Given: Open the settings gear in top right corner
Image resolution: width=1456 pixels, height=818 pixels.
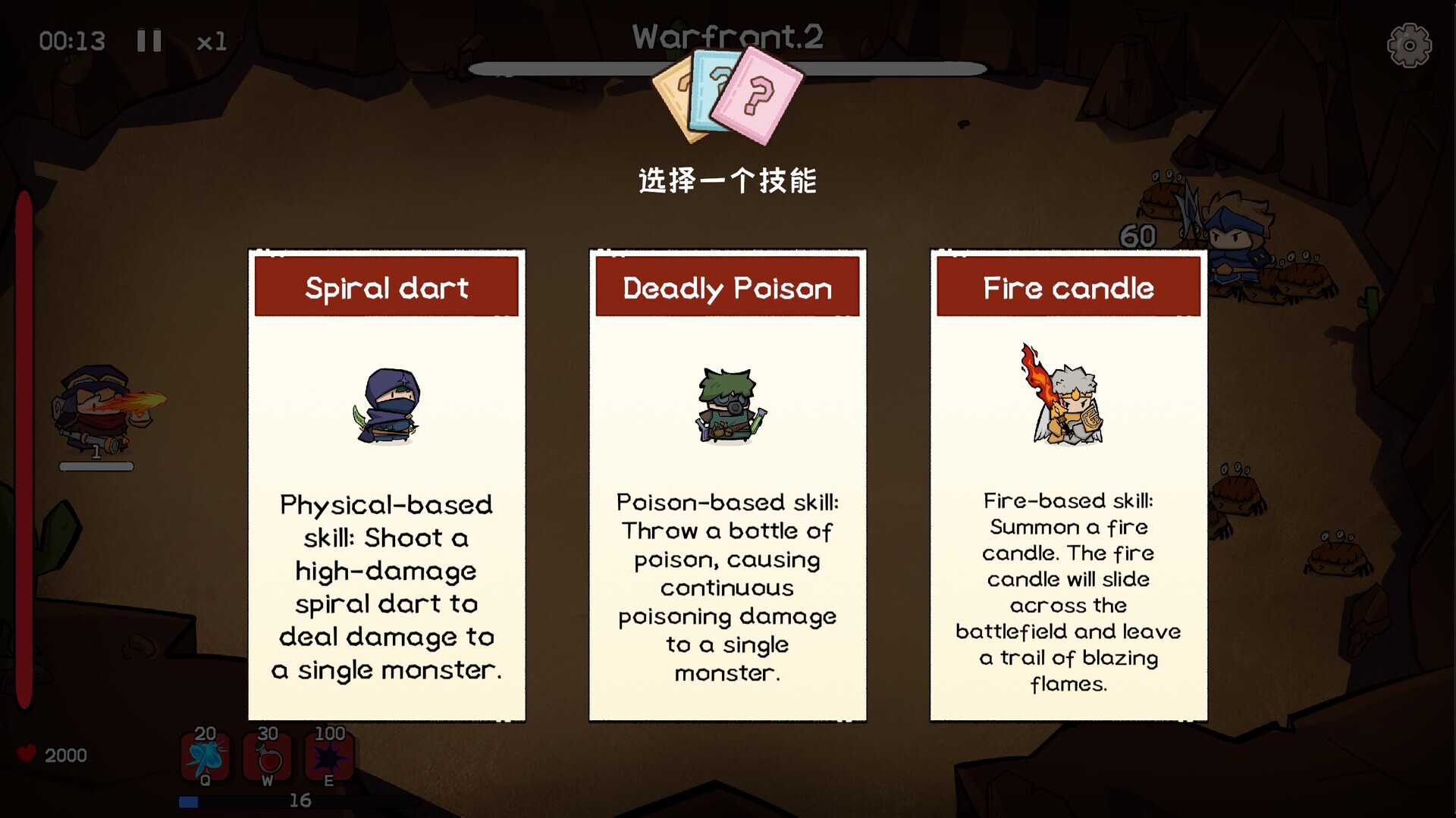Looking at the screenshot, I should [x=1409, y=45].
